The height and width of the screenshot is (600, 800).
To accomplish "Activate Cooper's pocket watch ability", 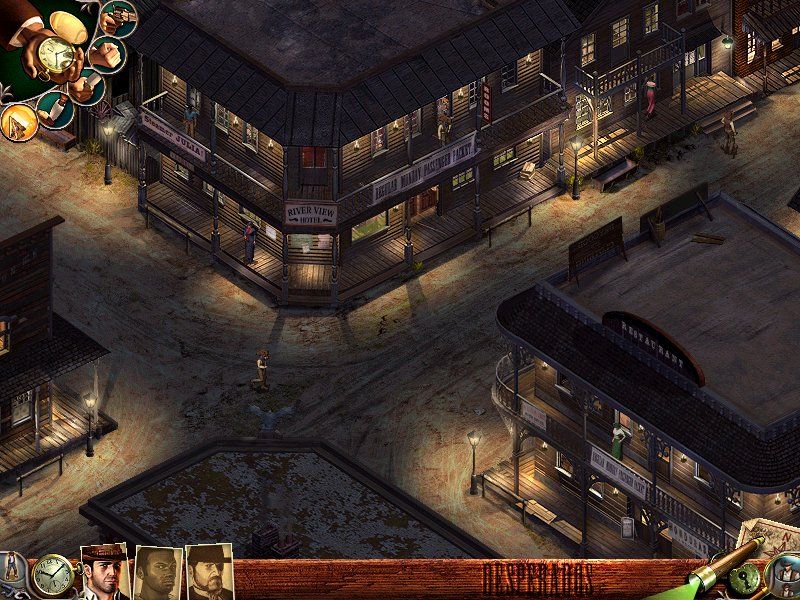I will point(56,54).
